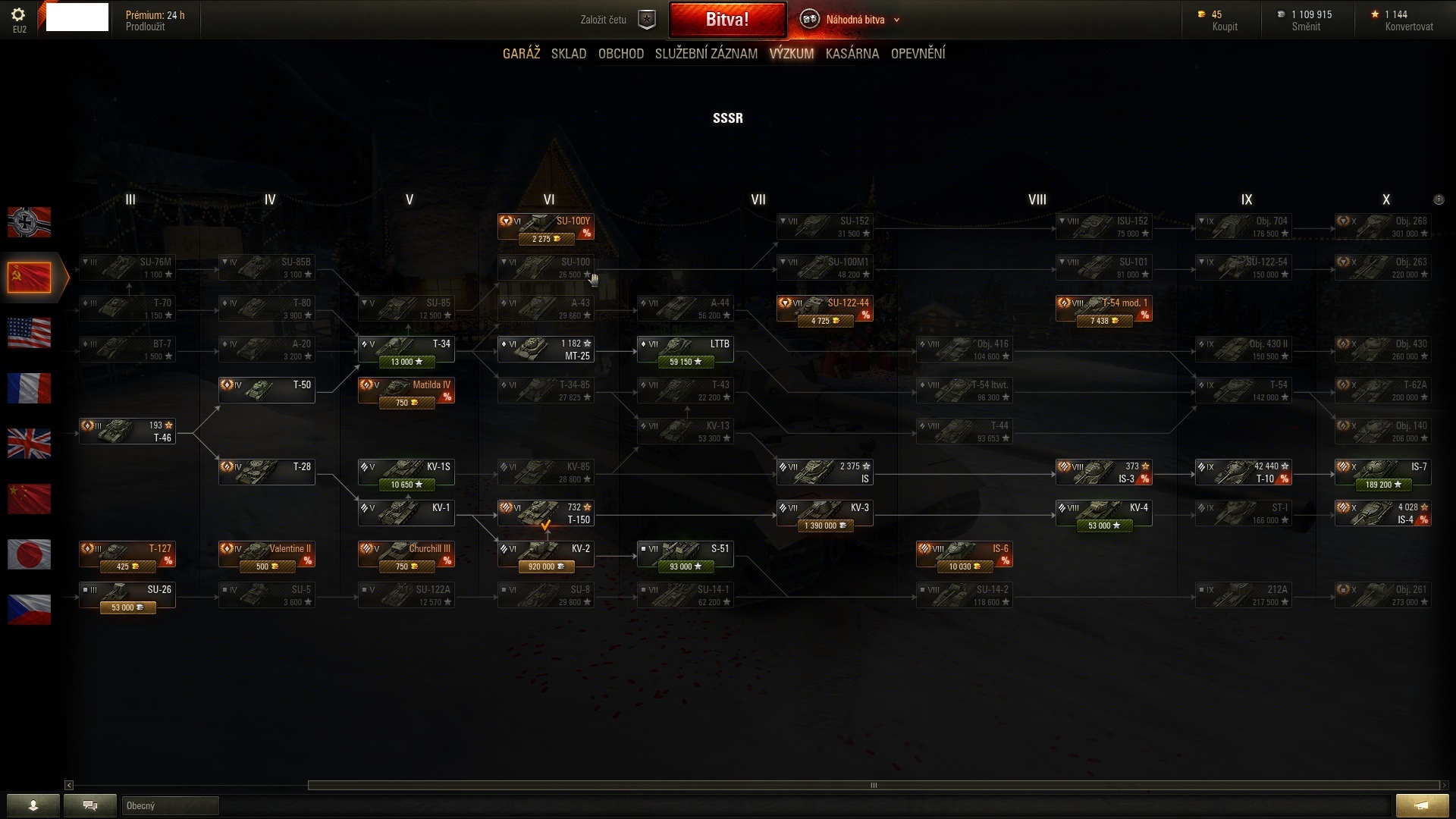Open the settings gear icon

pyautogui.click(x=19, y=15)
